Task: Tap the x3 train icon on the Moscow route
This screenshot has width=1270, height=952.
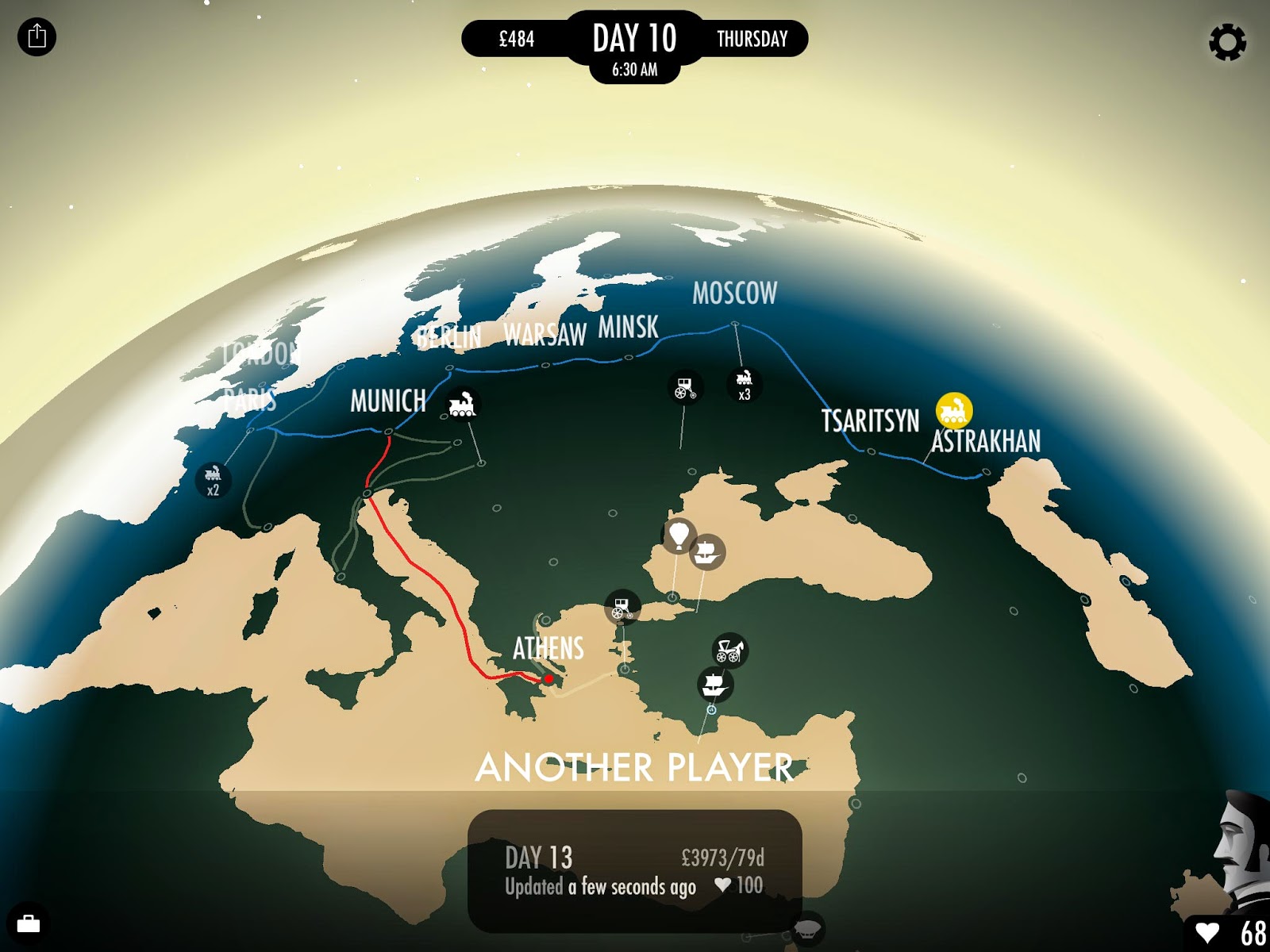Action: click(x=744, y=384)
